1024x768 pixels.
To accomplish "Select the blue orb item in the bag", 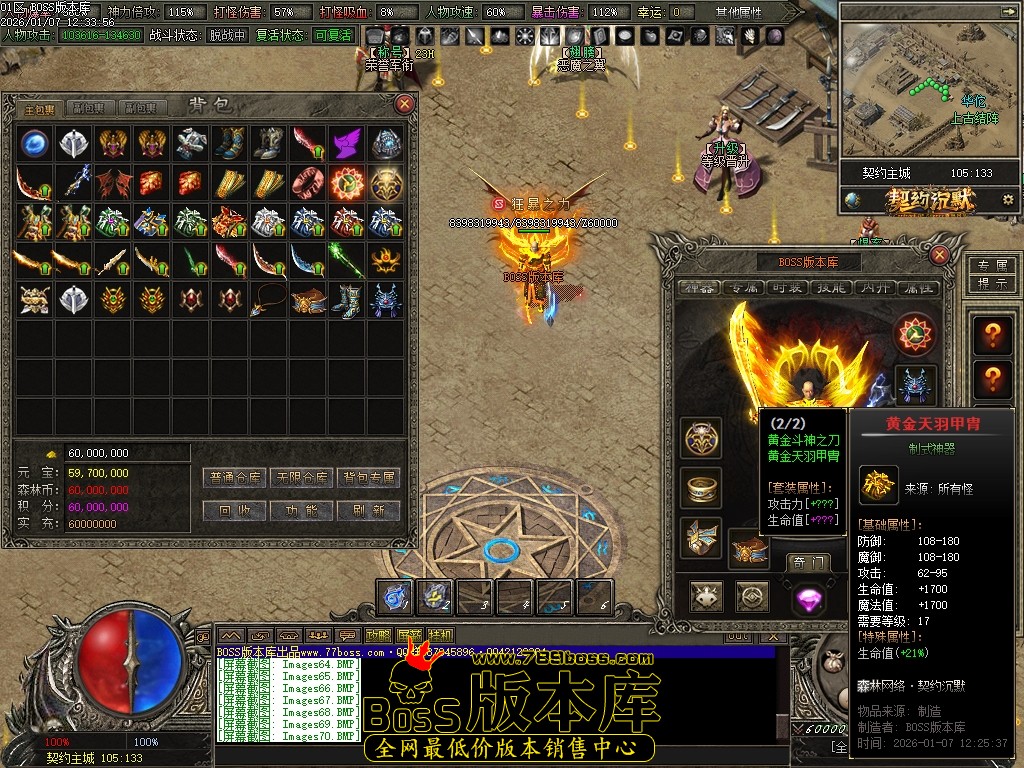I will 36,143.
